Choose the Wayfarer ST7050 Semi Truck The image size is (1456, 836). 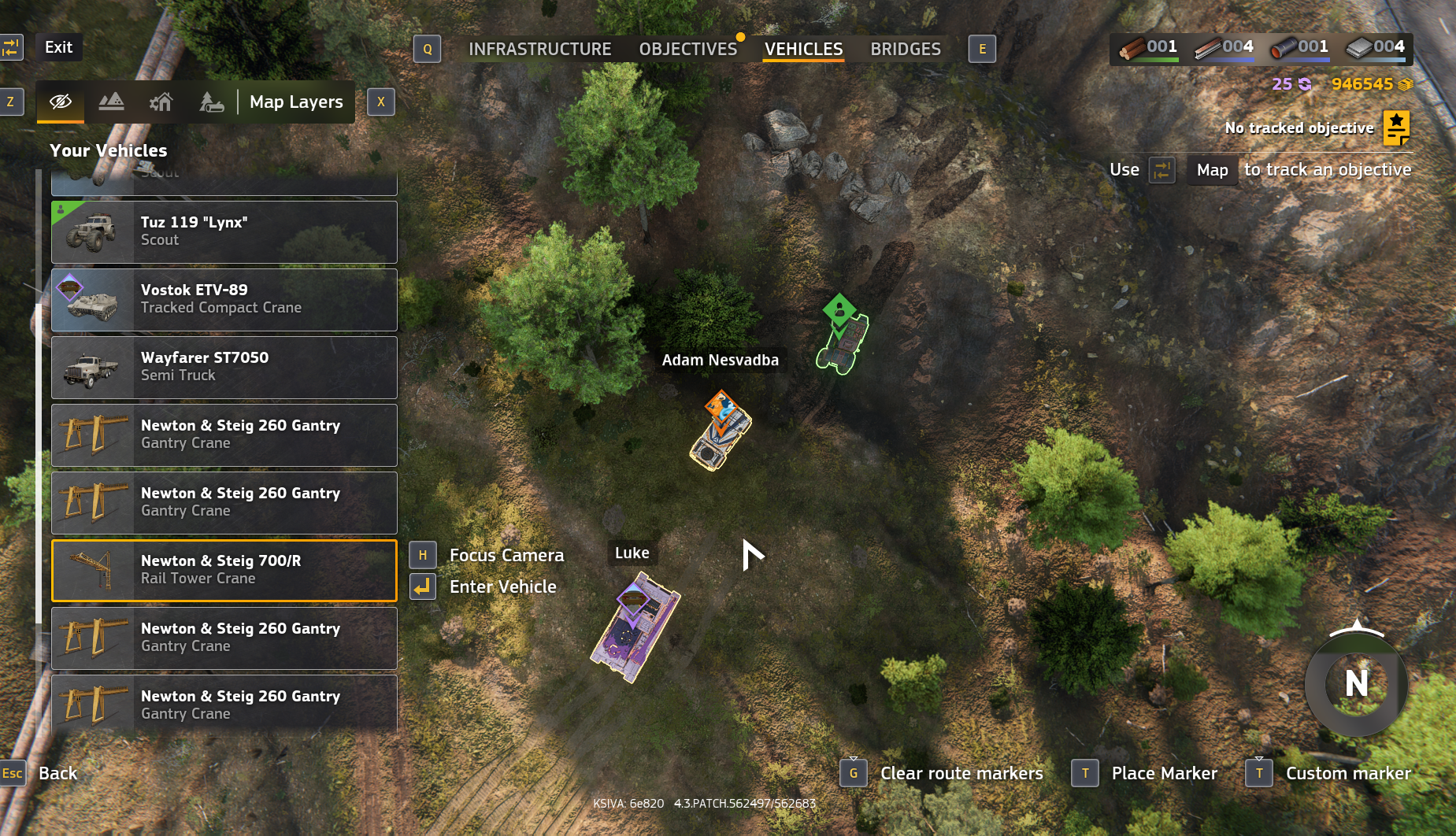click(x=224, y=367)
